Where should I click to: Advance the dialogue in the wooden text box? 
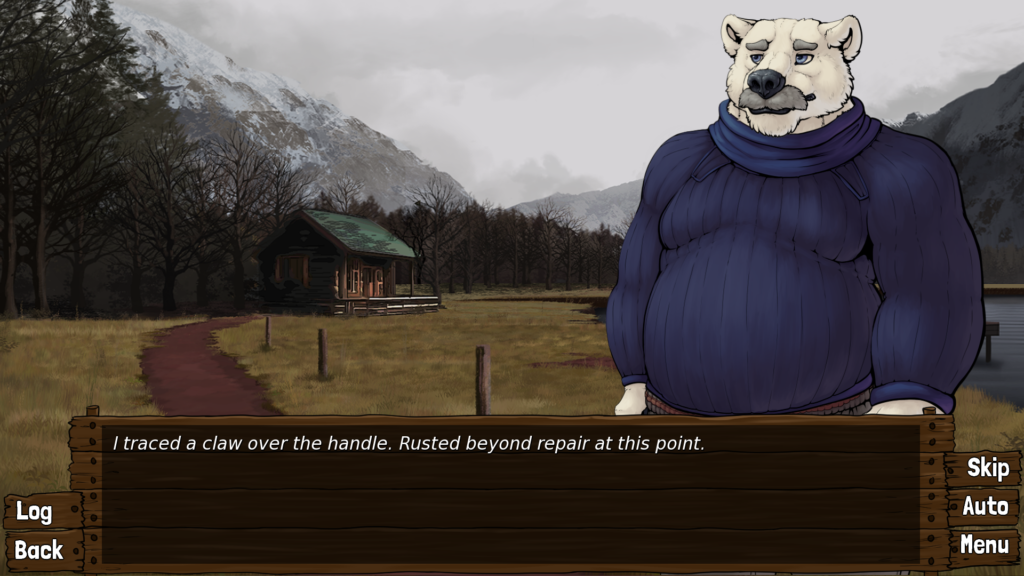coord(510,495)
